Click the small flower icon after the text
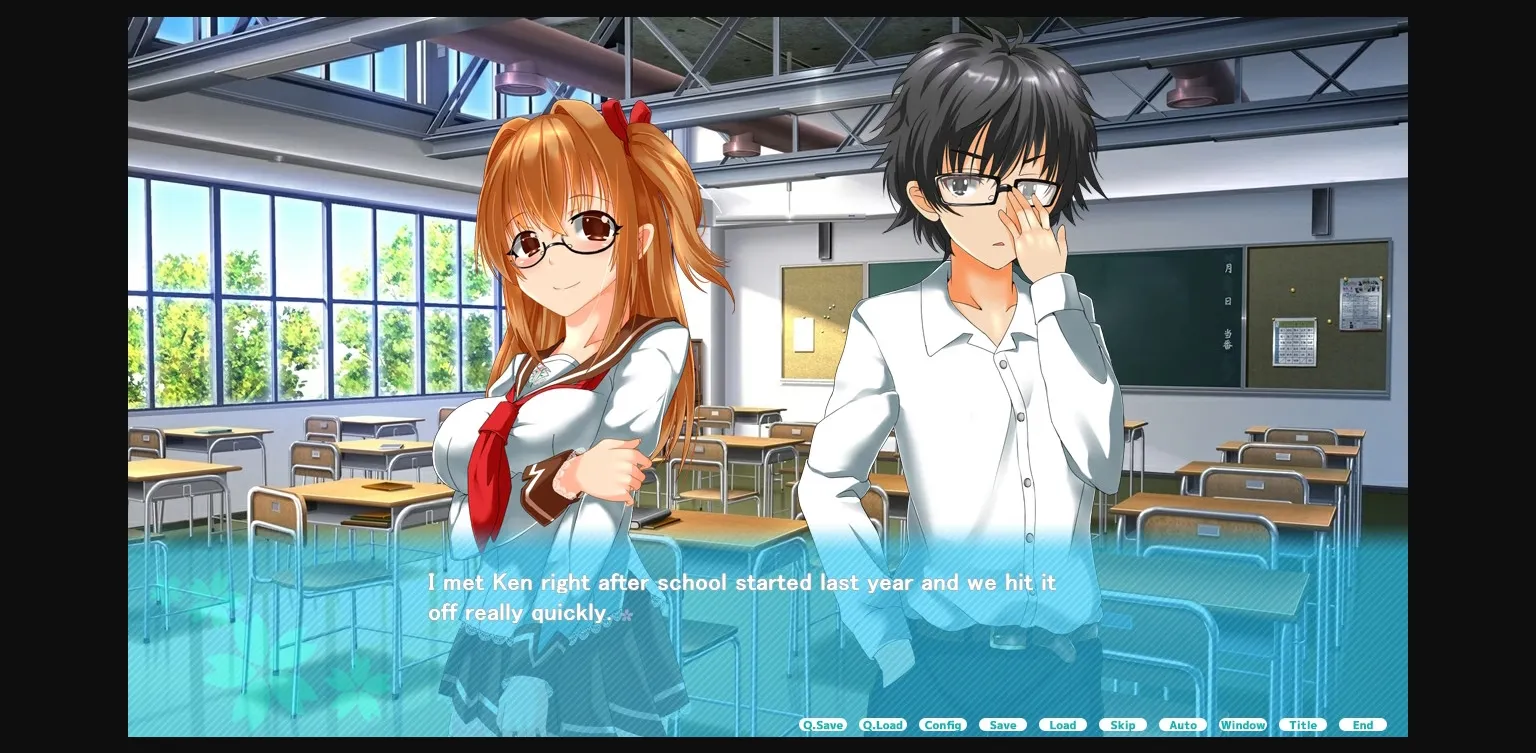This screenshot has height=753, width=1536. (x=625, y=615)
